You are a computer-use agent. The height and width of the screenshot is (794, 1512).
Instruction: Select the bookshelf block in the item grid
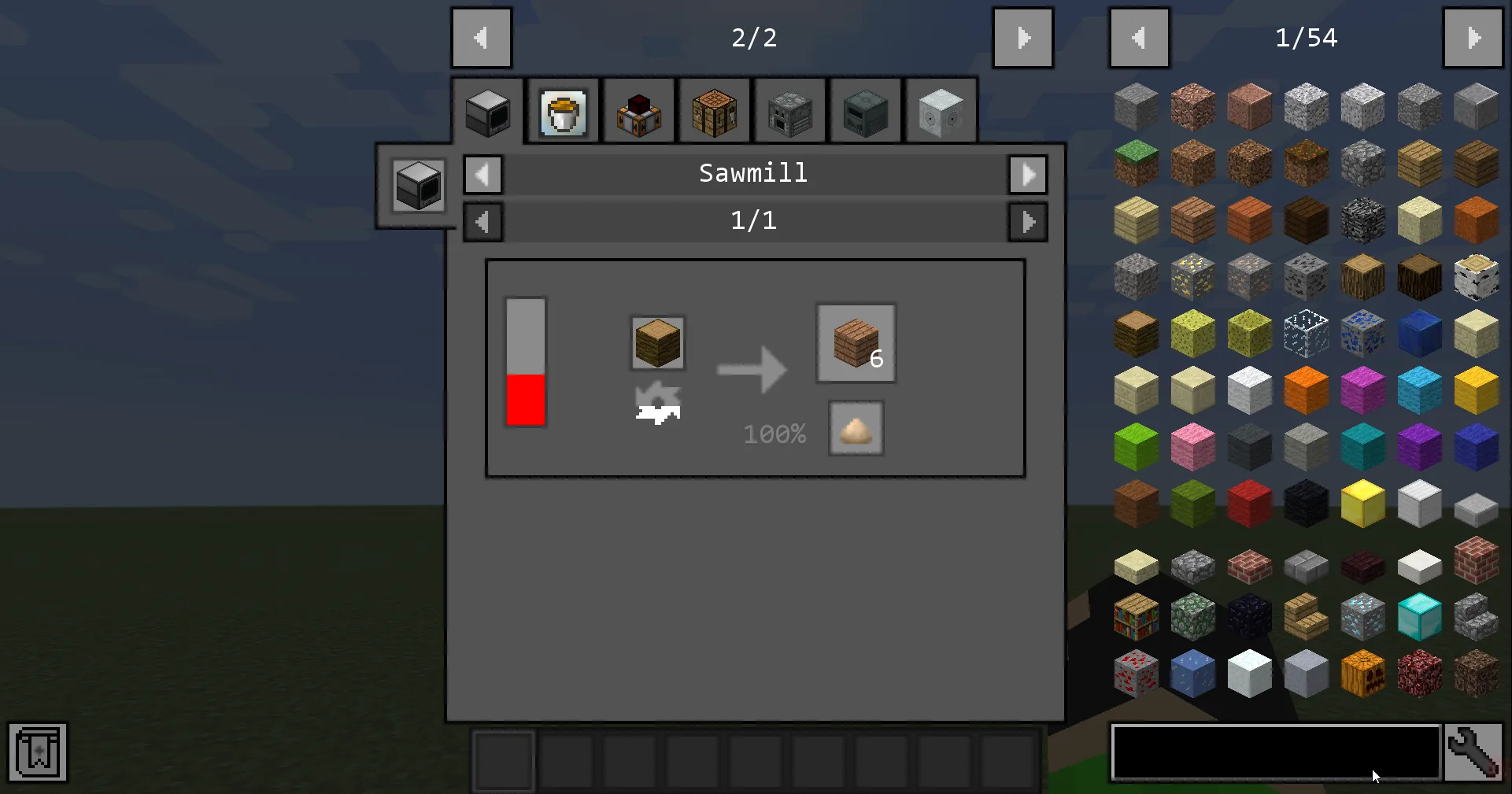(1136, 617)
